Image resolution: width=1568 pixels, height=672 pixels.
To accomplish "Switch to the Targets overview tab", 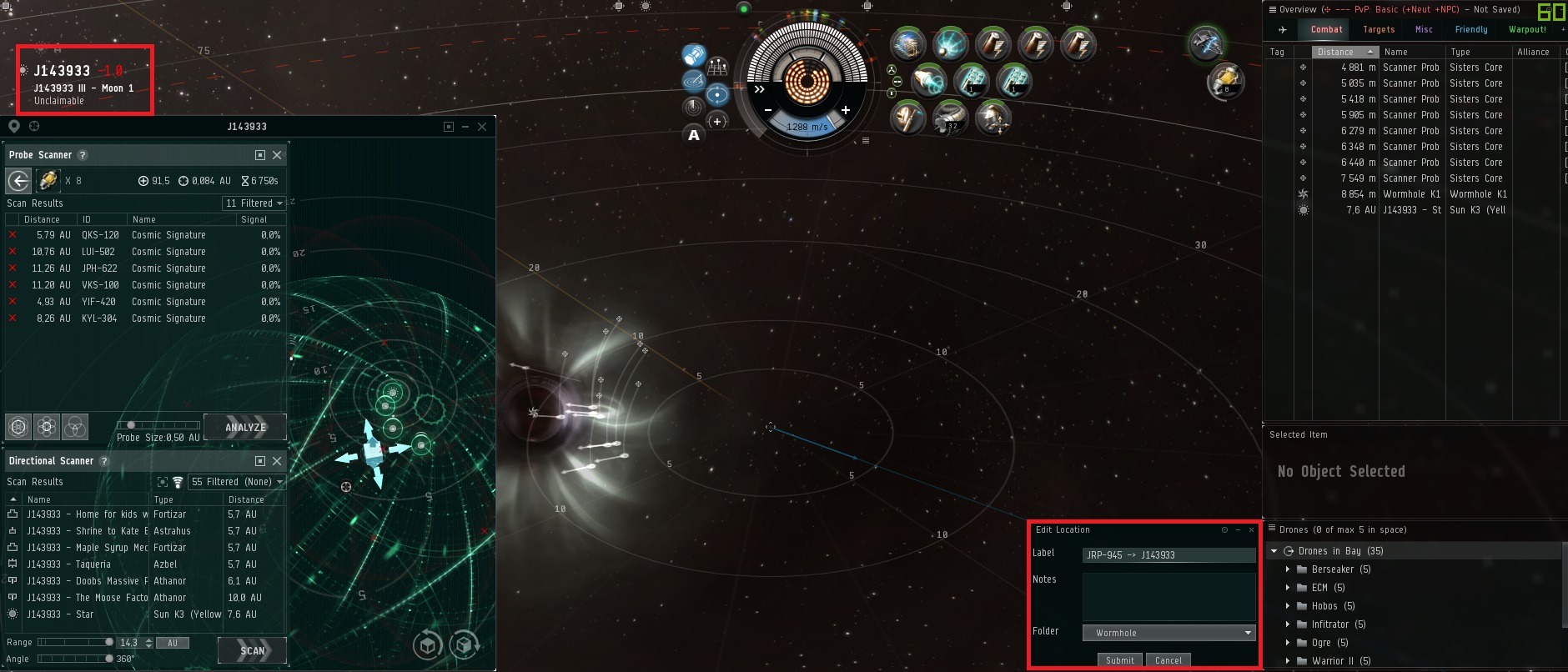I will pos(1378,29).
